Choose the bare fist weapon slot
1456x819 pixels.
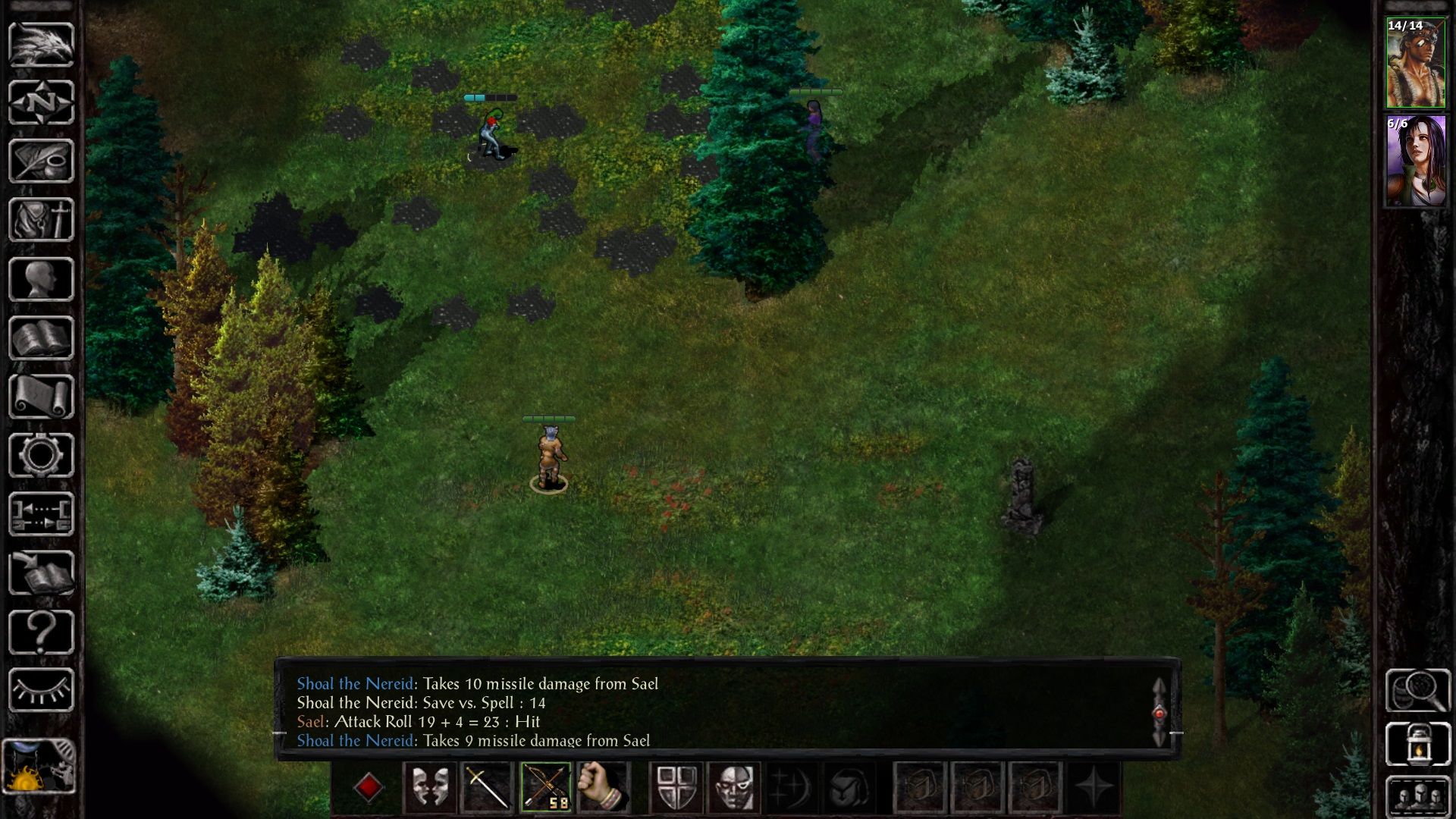[604, 787]
